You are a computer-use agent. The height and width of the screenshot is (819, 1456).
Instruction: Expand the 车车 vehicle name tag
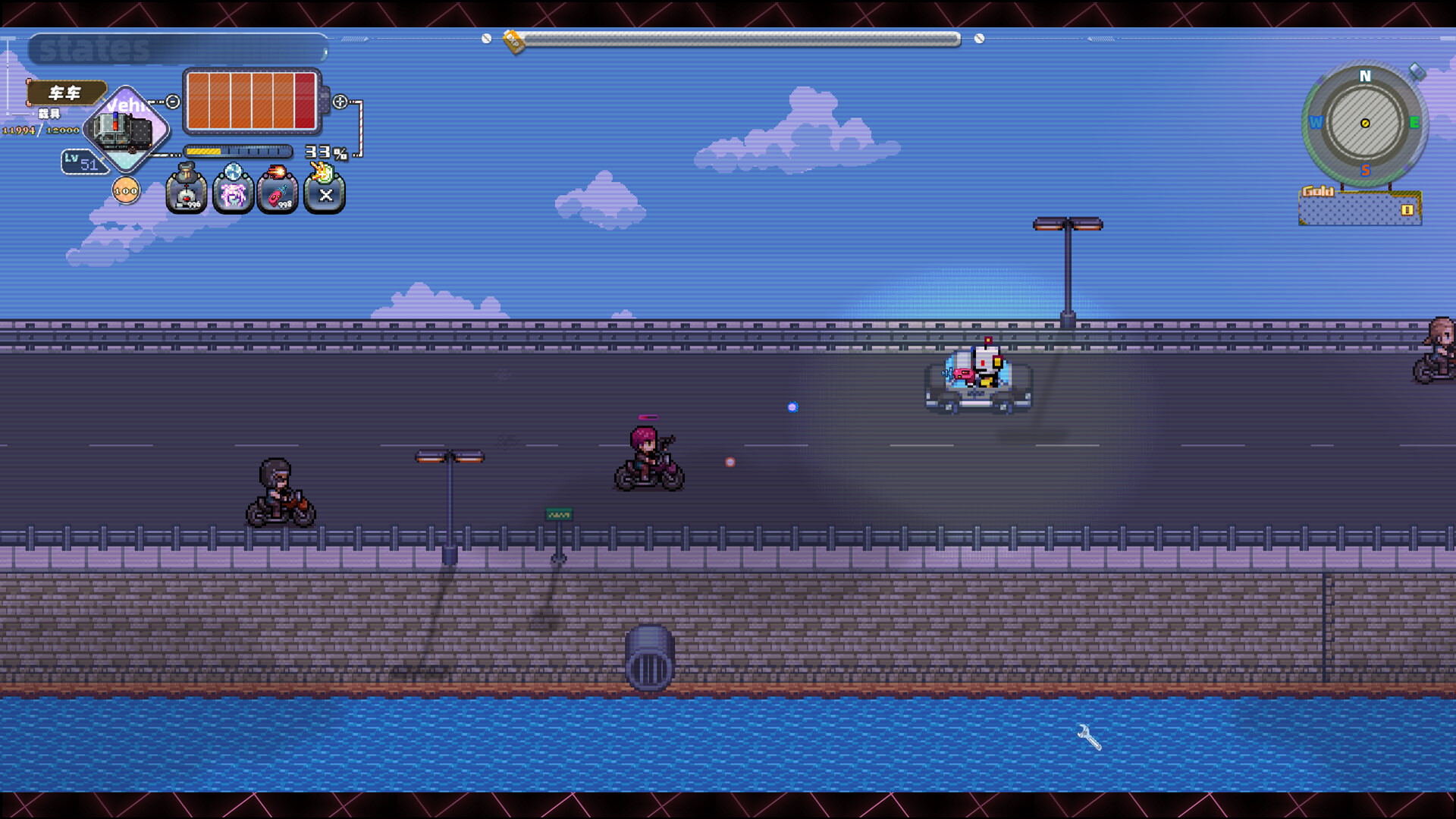65,94
